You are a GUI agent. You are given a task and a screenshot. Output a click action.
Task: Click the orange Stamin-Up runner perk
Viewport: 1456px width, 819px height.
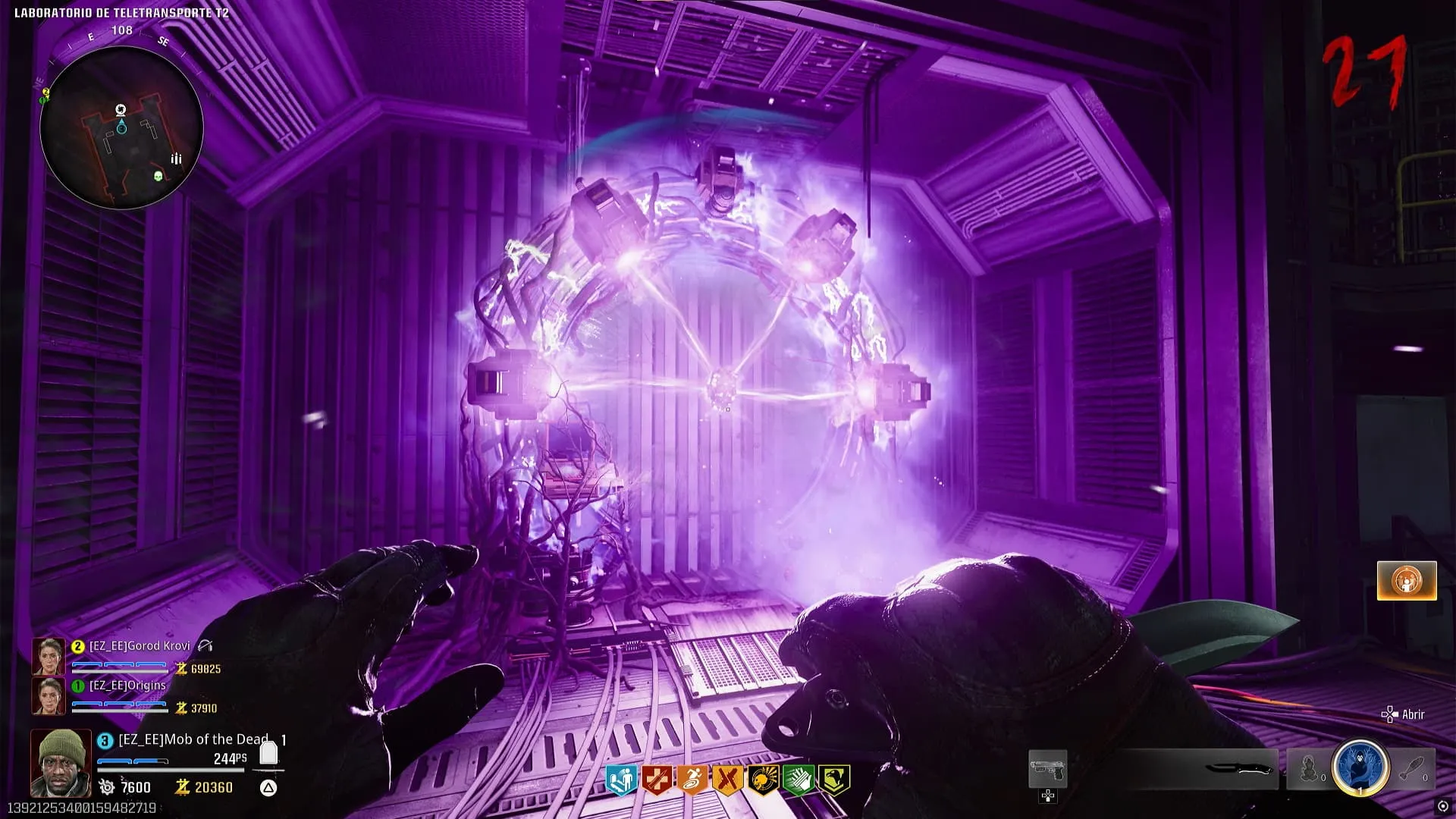(692, 780)
